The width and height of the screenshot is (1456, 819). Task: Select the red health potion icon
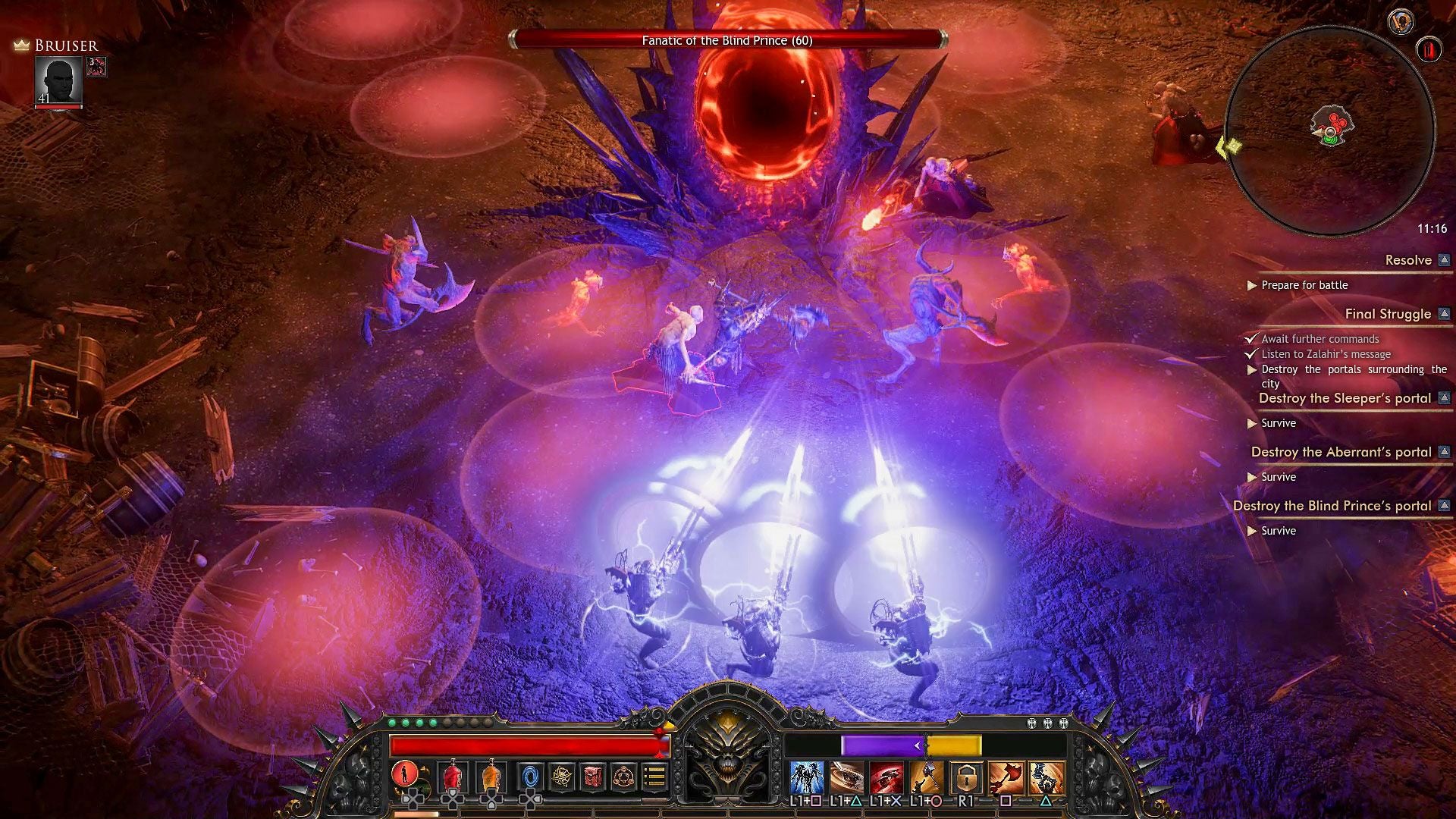coord(453,777)
